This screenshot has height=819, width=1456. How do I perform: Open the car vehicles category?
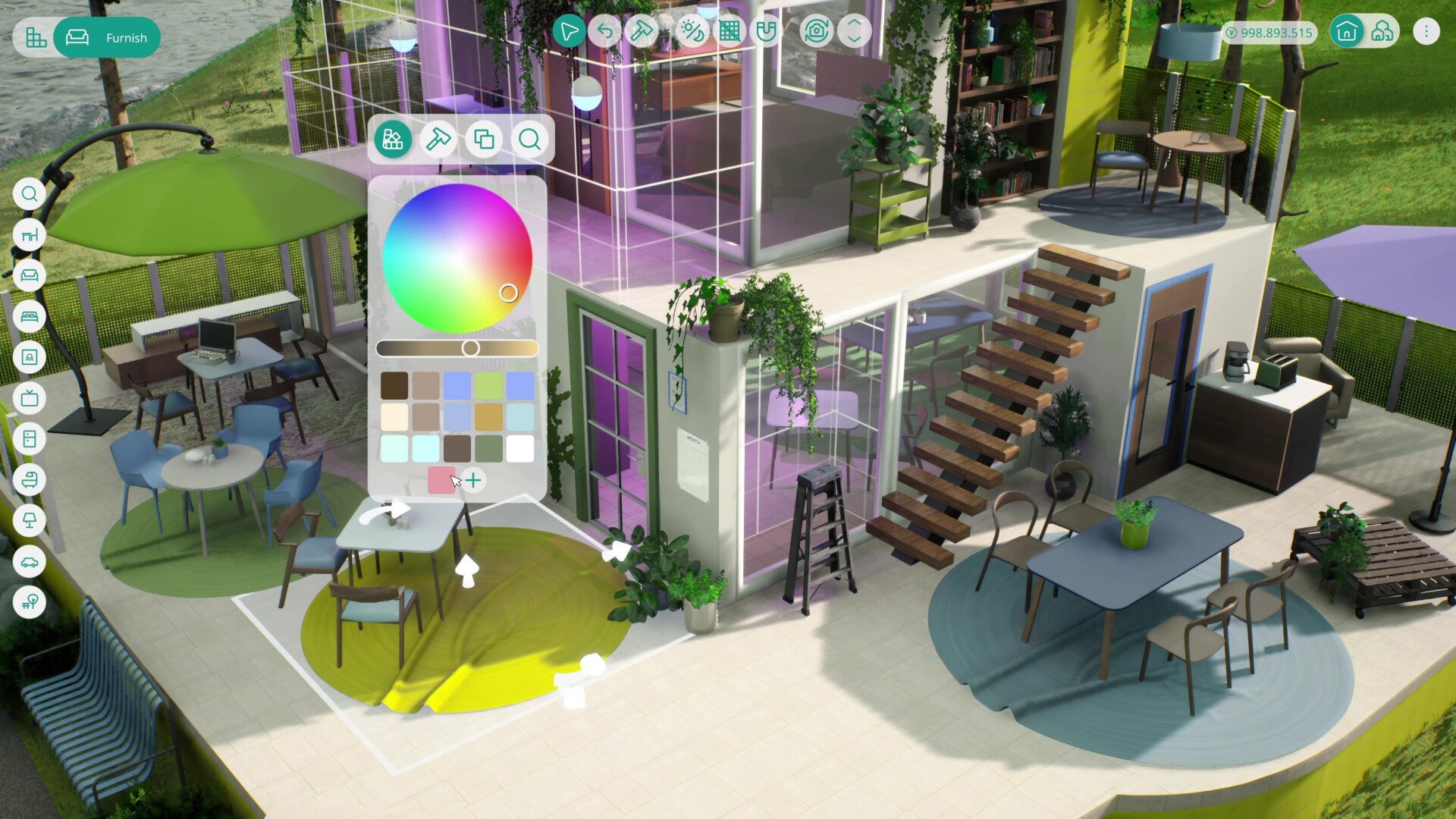(x=30, y=561)
